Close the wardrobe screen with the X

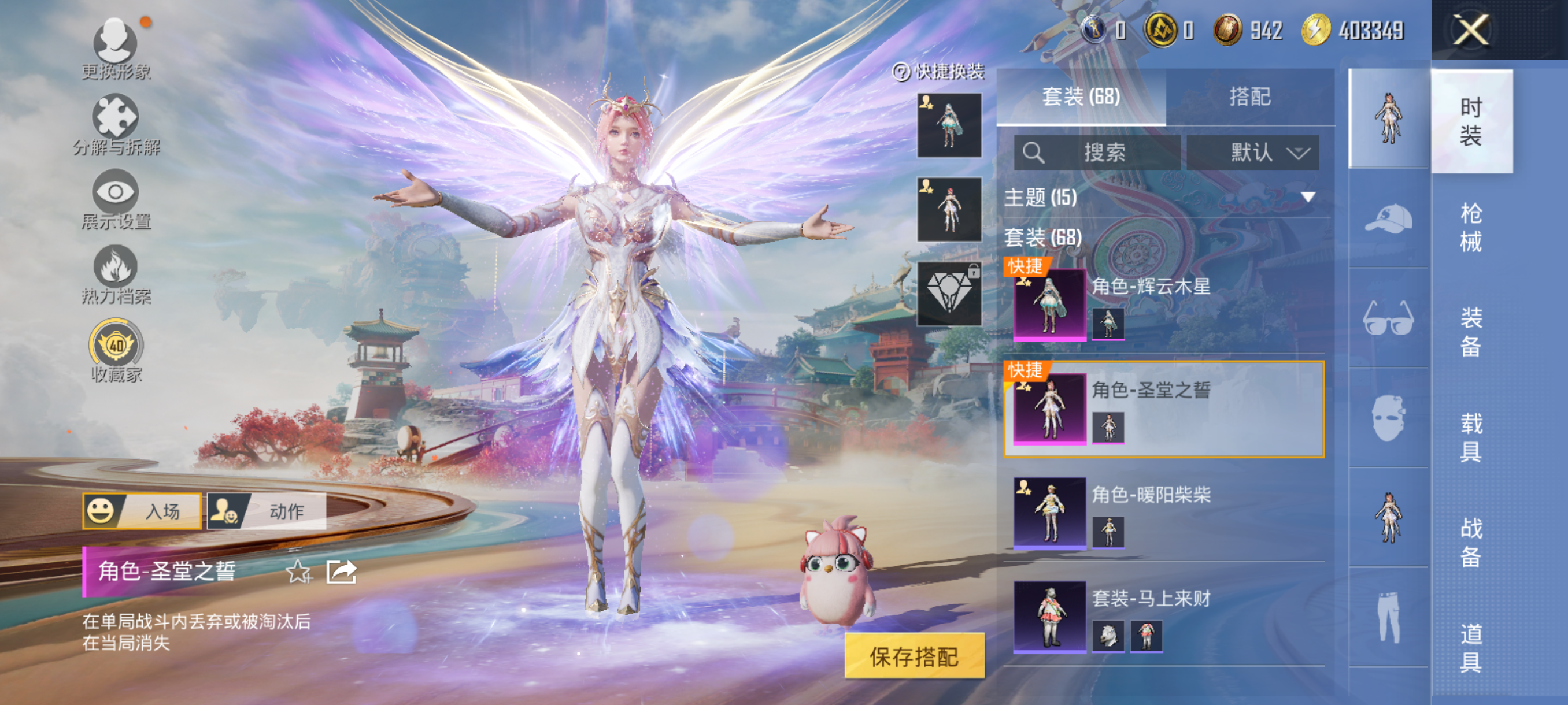click(x=1471, y=31)
